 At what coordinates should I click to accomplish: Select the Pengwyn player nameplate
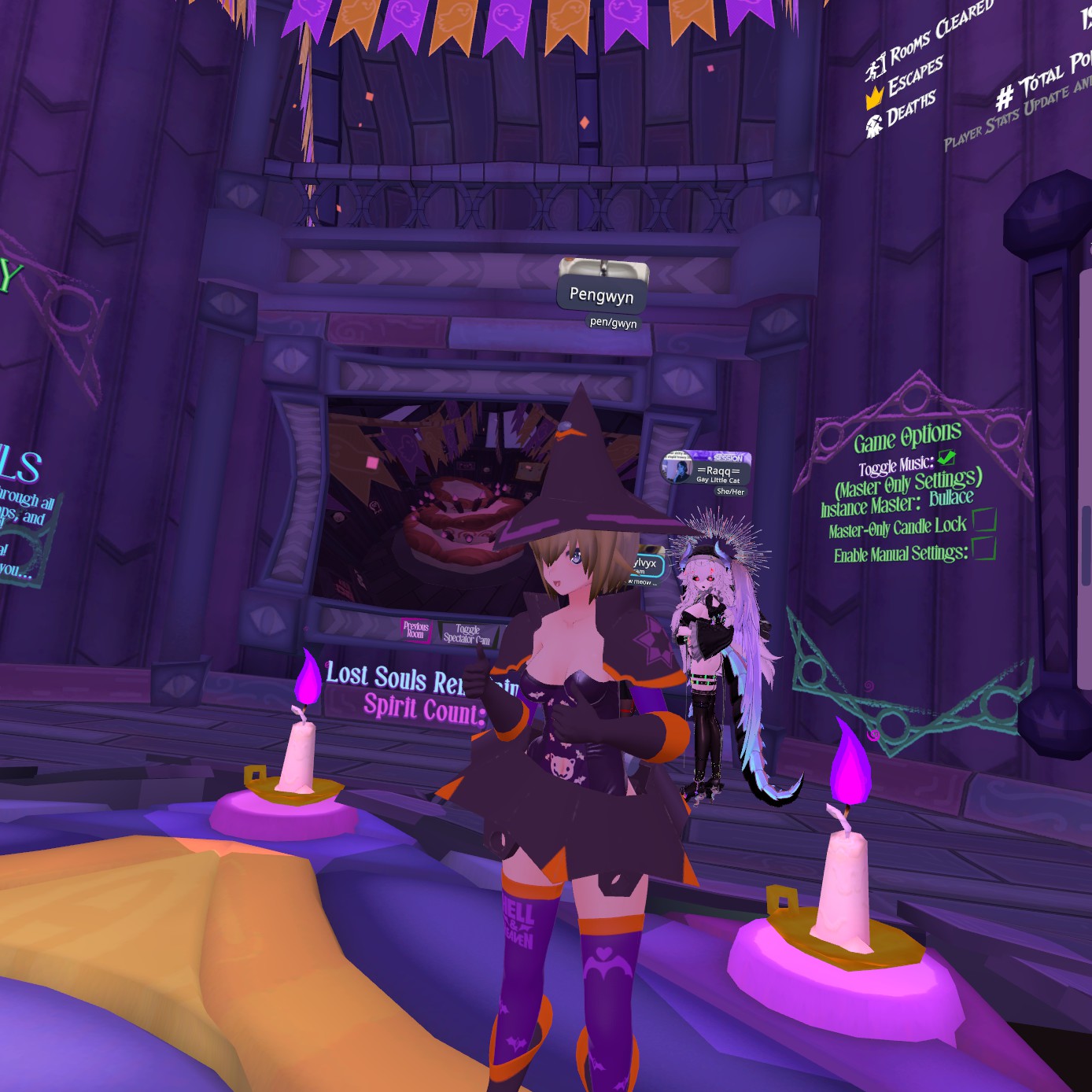601,296
